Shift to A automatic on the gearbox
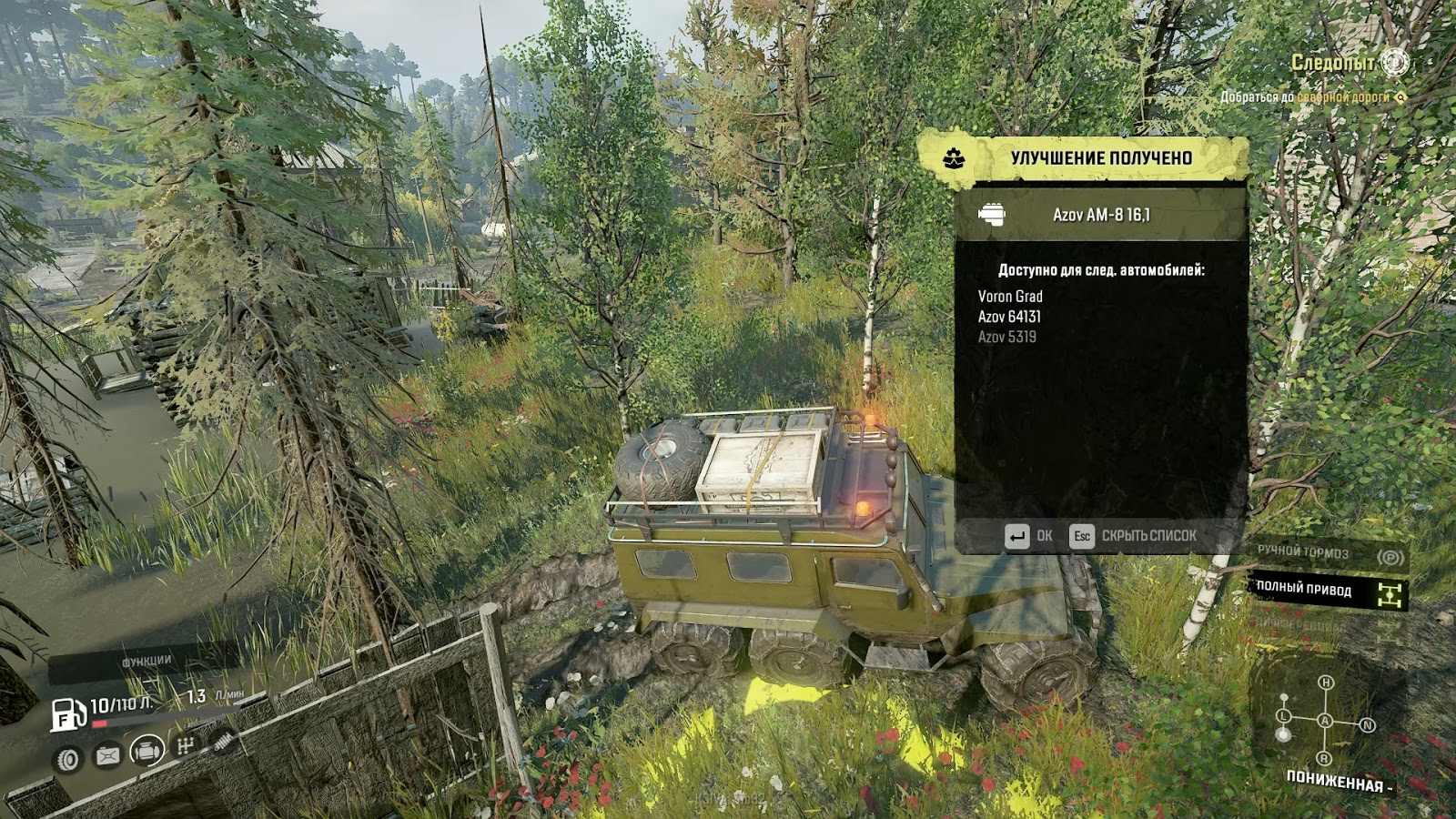 [1325, 721]
